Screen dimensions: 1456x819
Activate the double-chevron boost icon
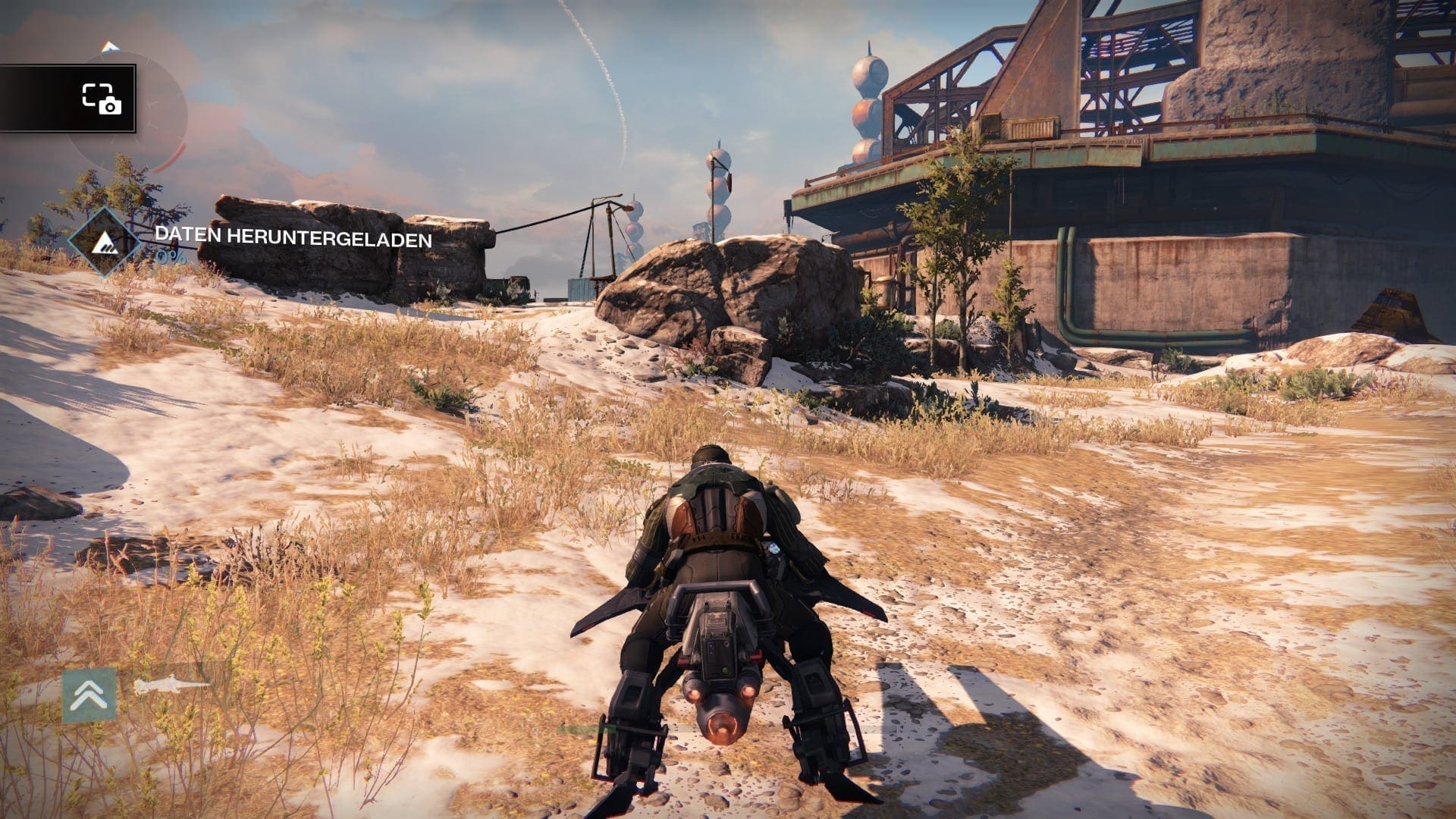(89, 695)
